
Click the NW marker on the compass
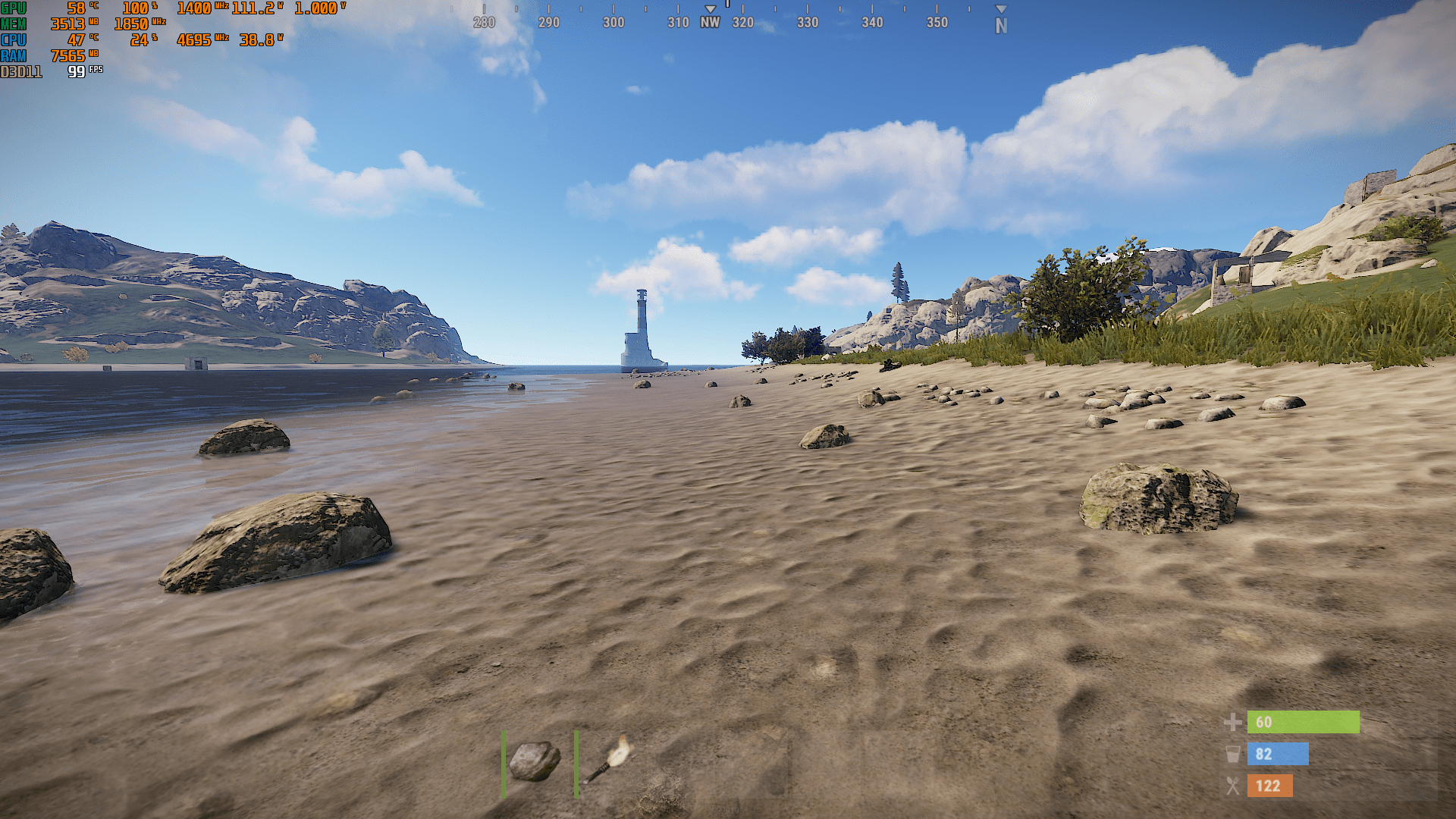coord(709,23)
